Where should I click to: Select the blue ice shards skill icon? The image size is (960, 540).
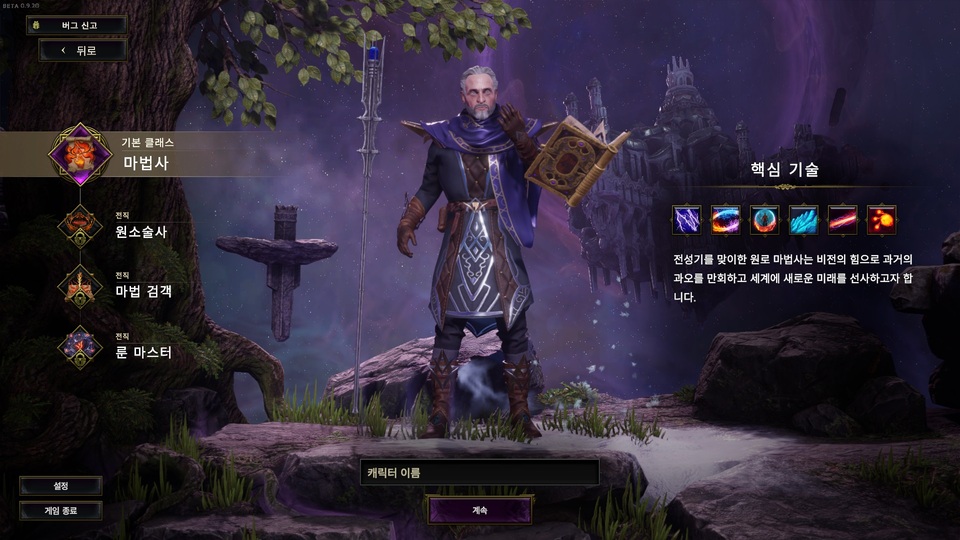[x=804, y=219]
